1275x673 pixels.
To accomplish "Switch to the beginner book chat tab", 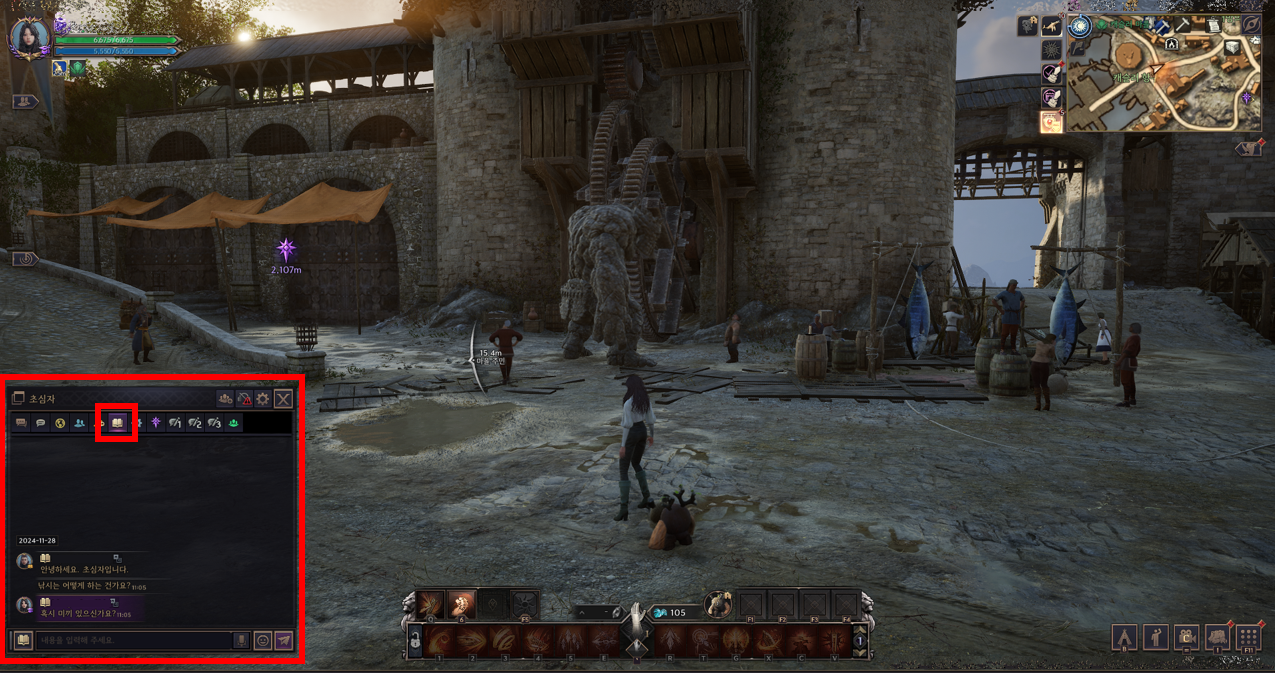I will [x=117, y=424].
